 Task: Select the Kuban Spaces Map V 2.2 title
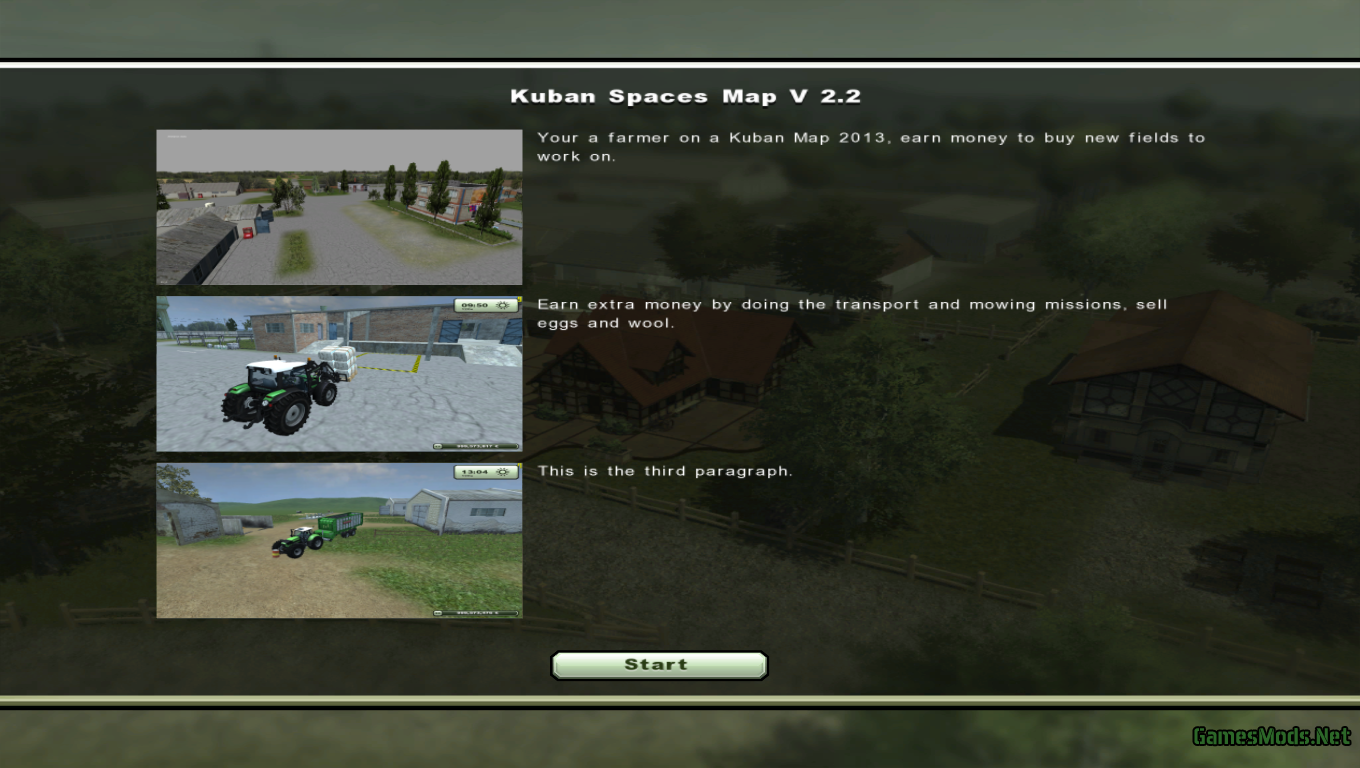pyautogui.click(x=686, y=96)
